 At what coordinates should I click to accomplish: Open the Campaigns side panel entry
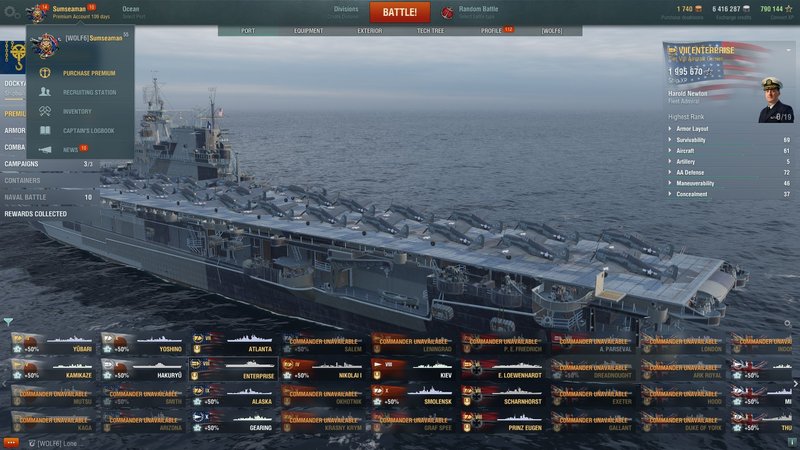coord(22,164)
